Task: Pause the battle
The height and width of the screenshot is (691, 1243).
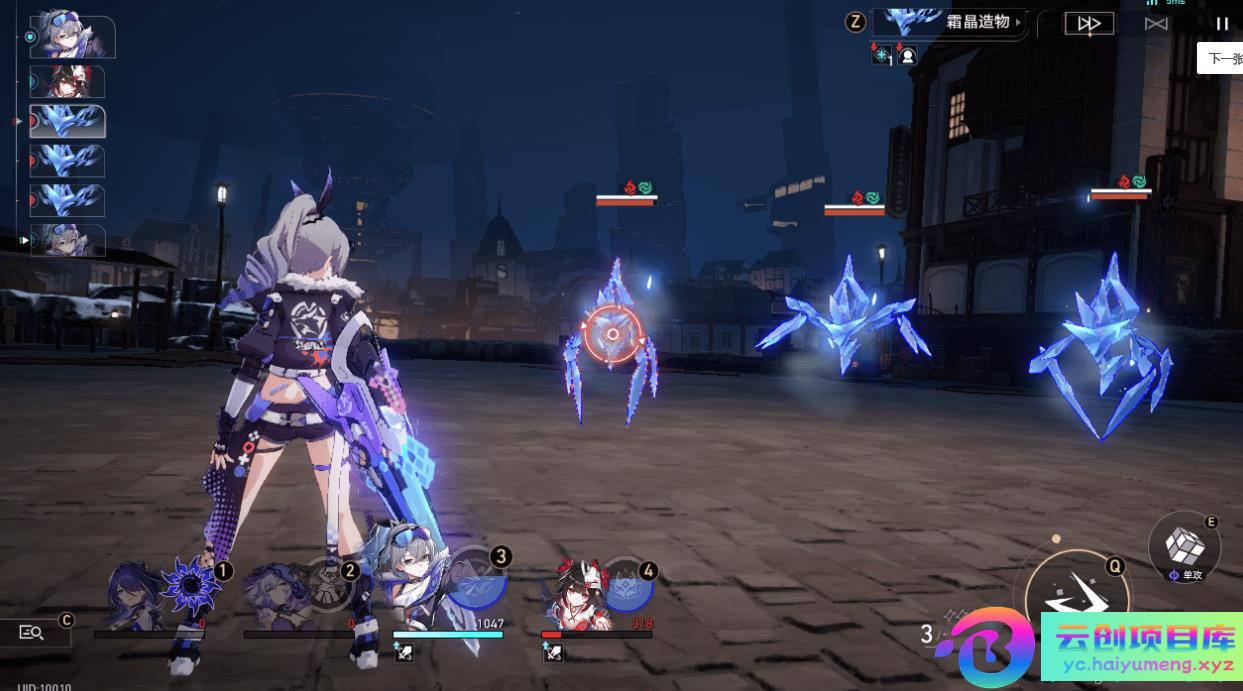Action: [x=1222, y=23]
